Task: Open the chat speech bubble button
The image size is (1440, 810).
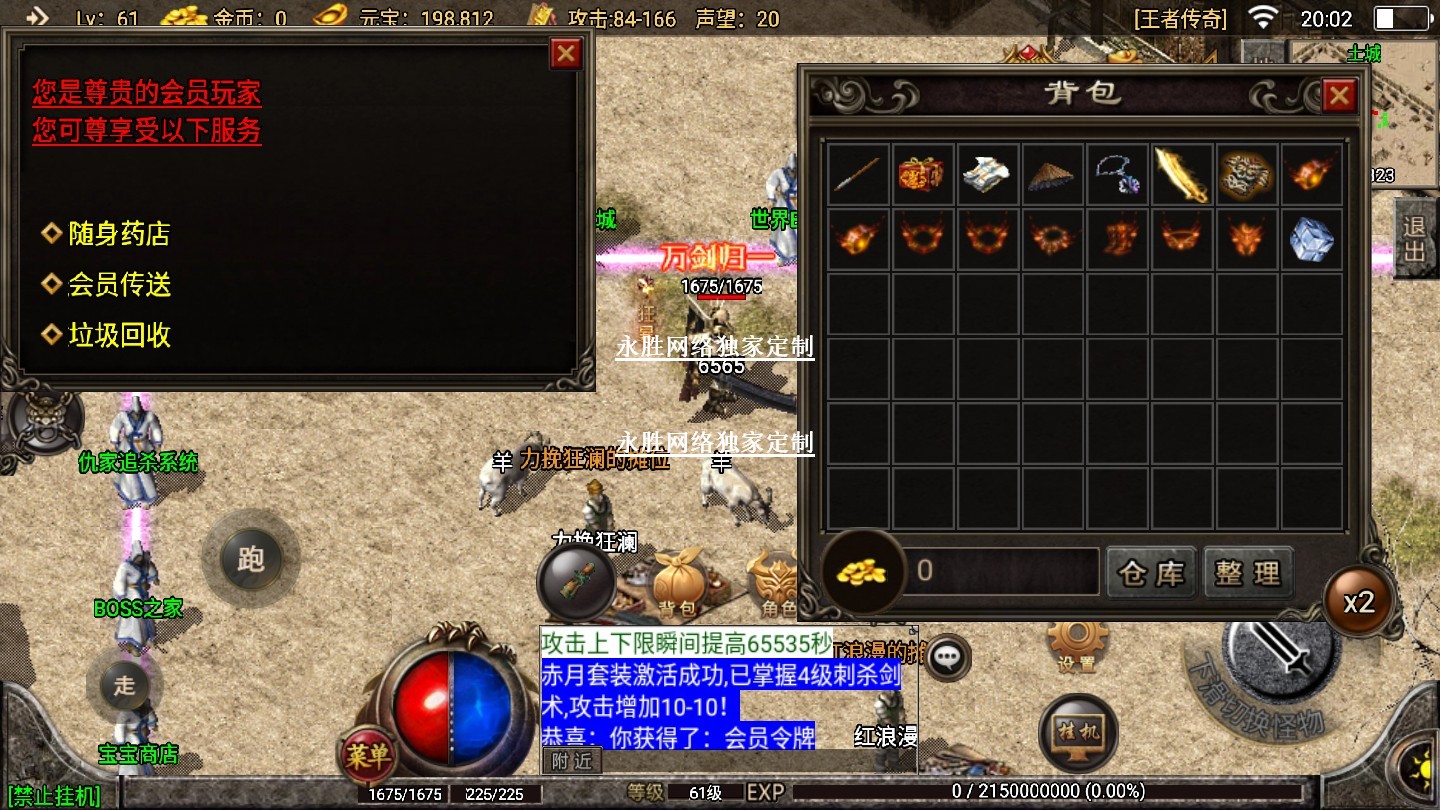Action: 947,657
